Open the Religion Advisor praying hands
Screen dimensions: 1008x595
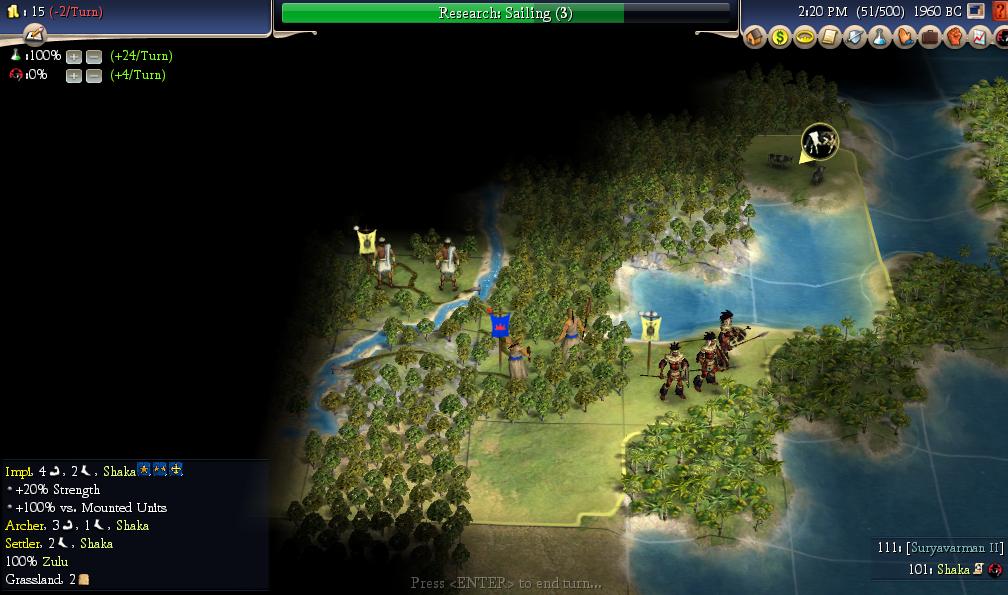(905, 38)
